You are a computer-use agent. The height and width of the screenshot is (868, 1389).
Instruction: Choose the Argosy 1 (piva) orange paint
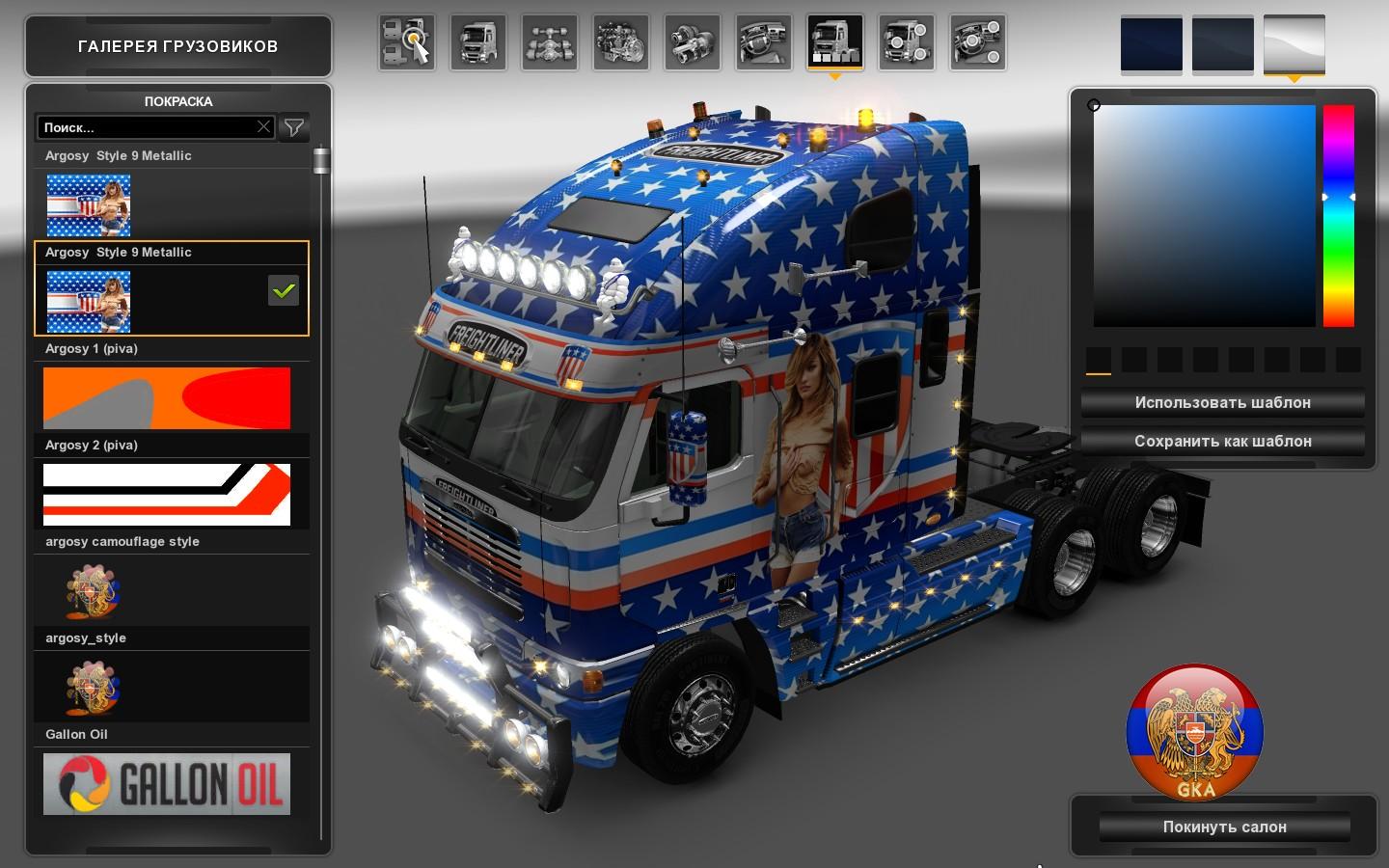[167, 397]
